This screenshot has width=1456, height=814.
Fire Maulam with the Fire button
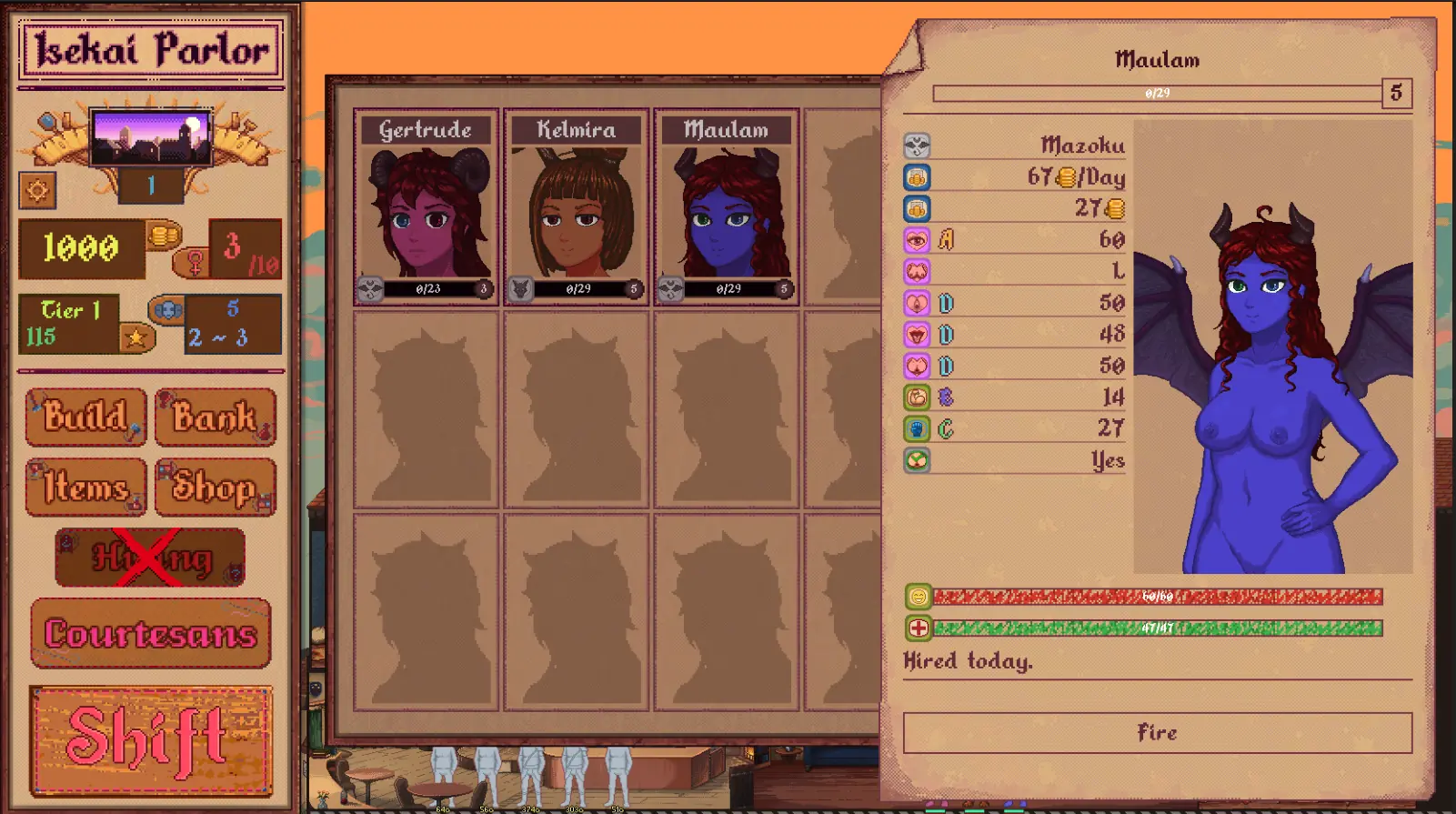tap(1157, 733)
